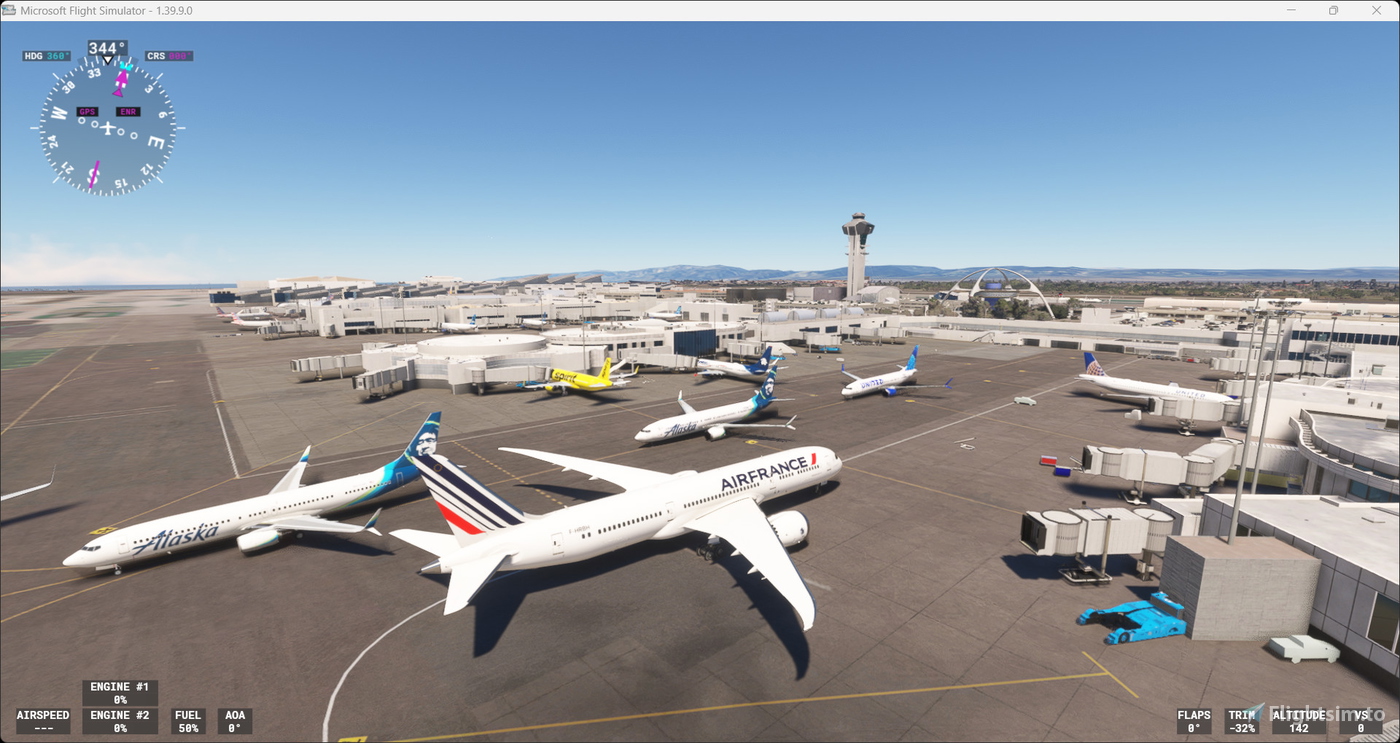
Task: Toggle the ENGINE #1 status readout
Action: 119,693
